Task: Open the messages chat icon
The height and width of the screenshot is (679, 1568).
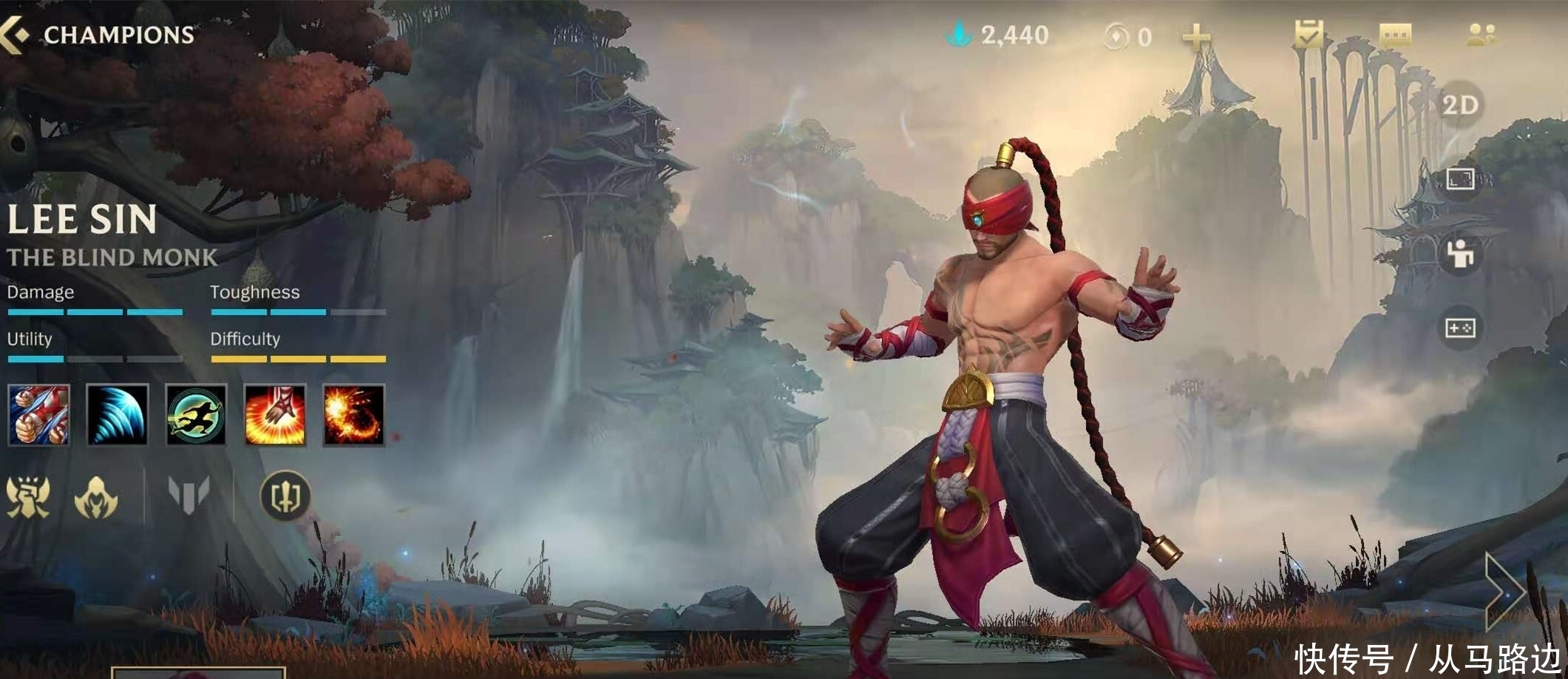Action: [x=1397, y=33]
